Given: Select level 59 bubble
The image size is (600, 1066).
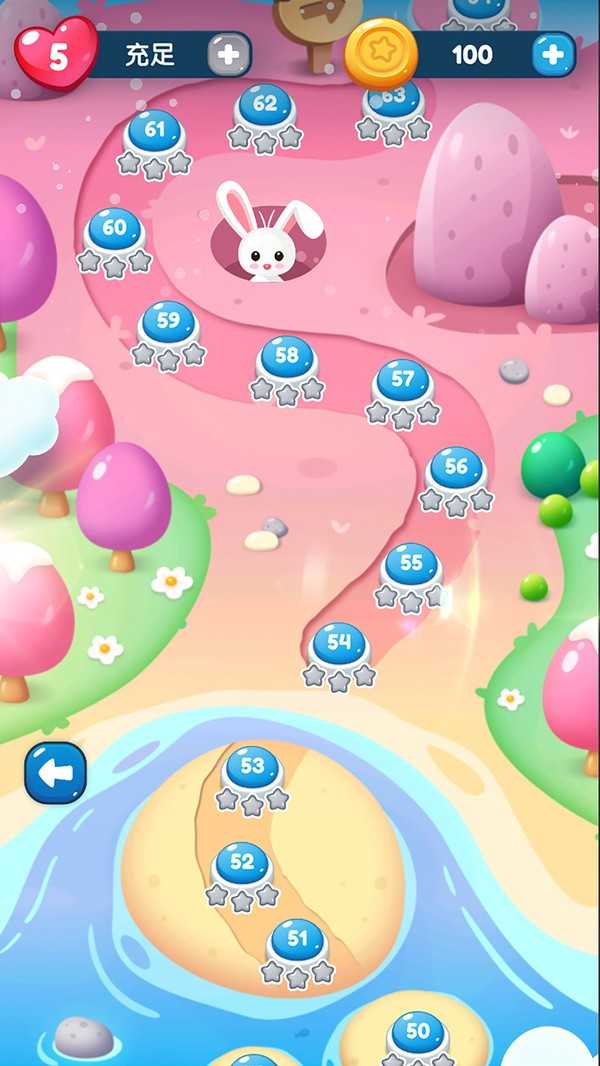Looking at the screenshot, I should pos(168,323).
